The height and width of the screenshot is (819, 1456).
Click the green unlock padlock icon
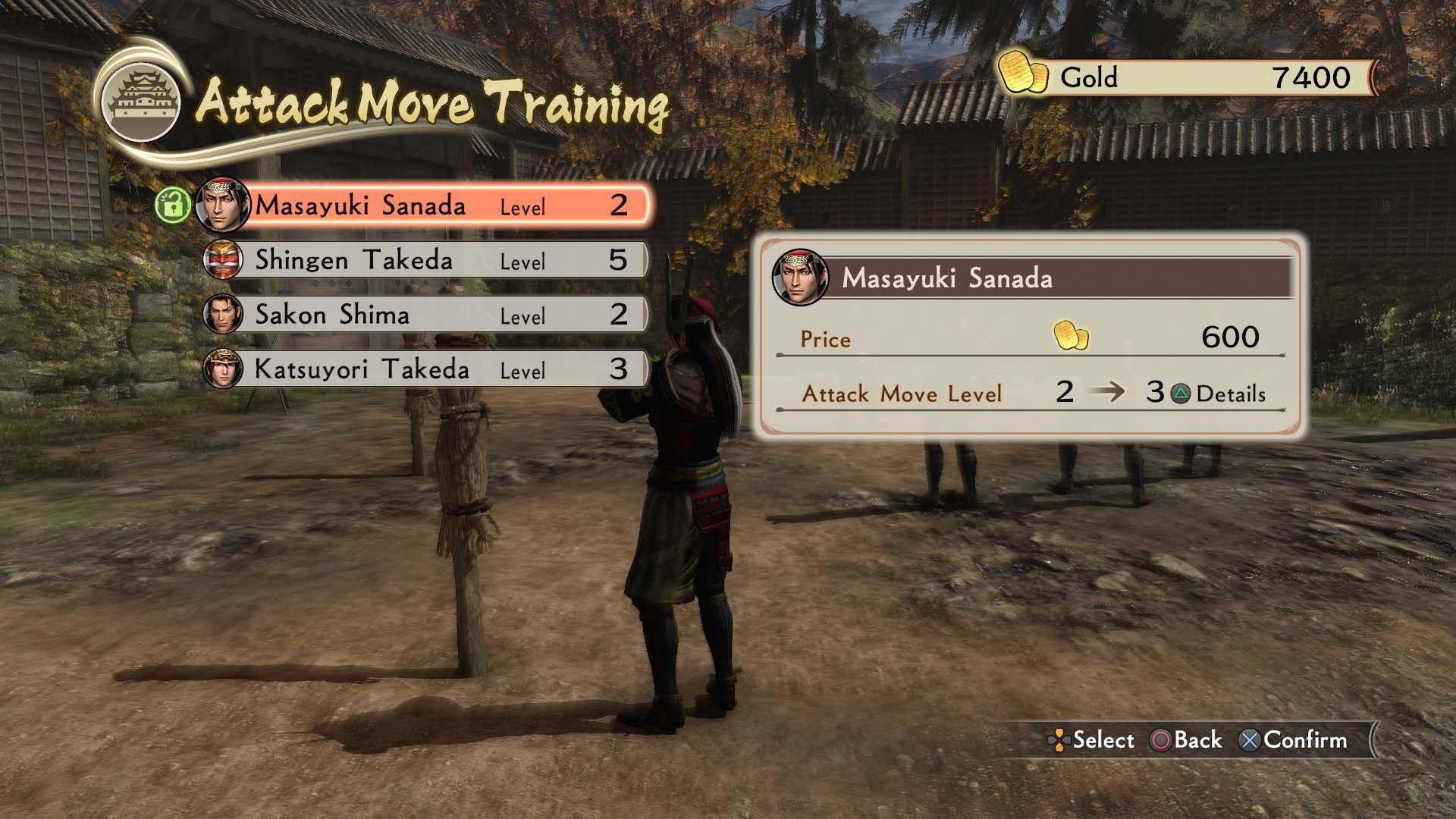[173, 204]
